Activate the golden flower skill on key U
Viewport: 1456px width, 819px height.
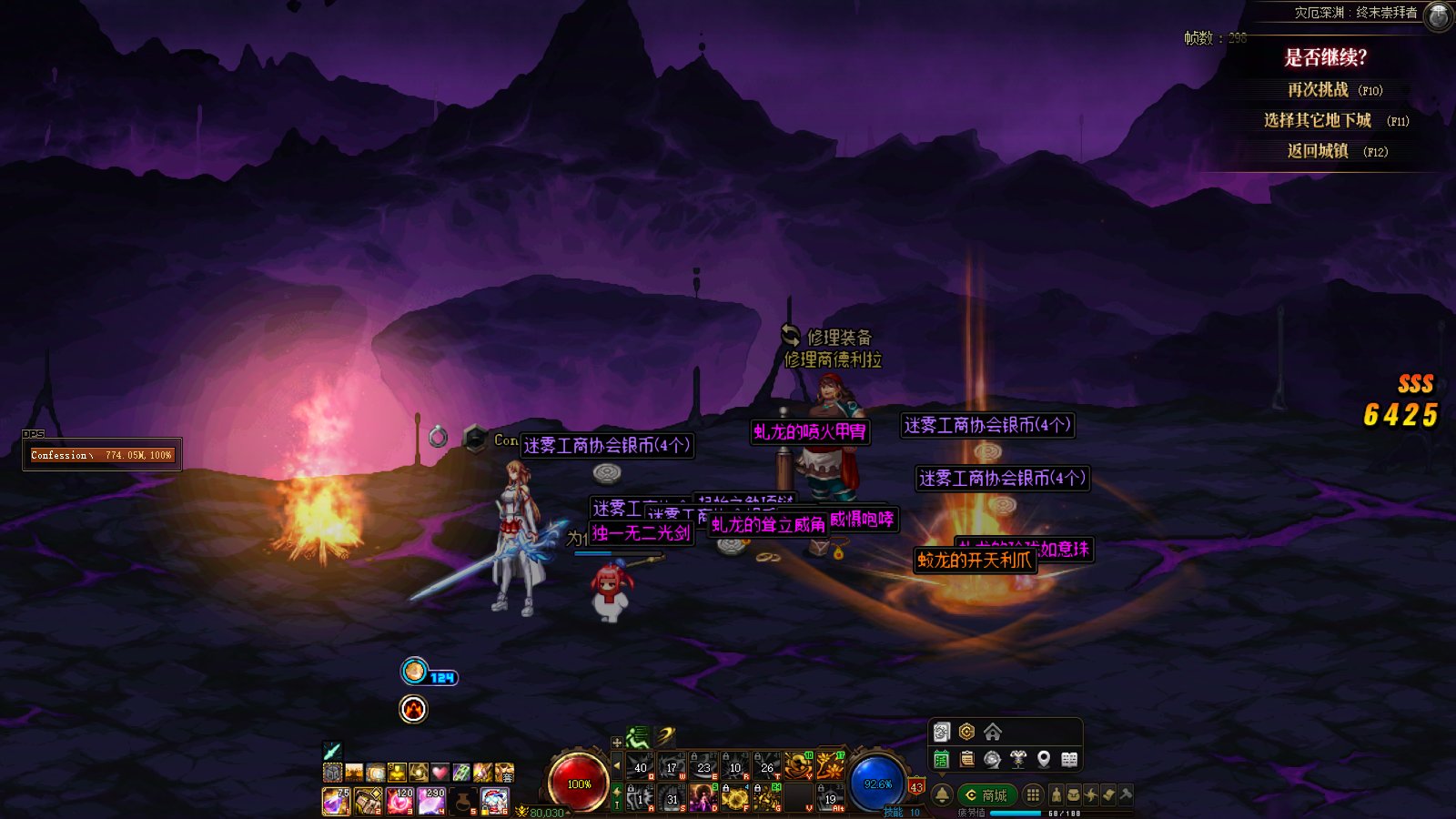[x=830, y=764]
